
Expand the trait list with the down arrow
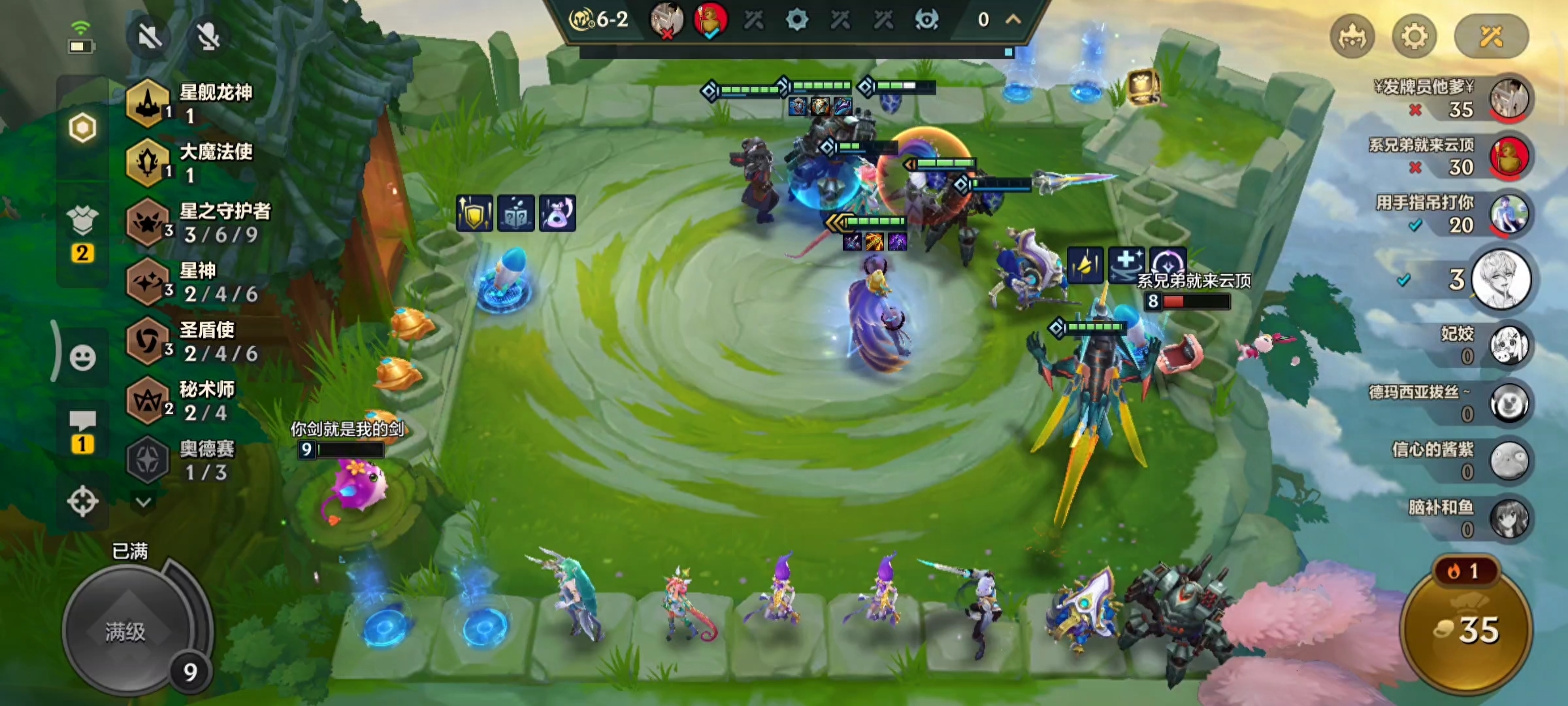144,502
